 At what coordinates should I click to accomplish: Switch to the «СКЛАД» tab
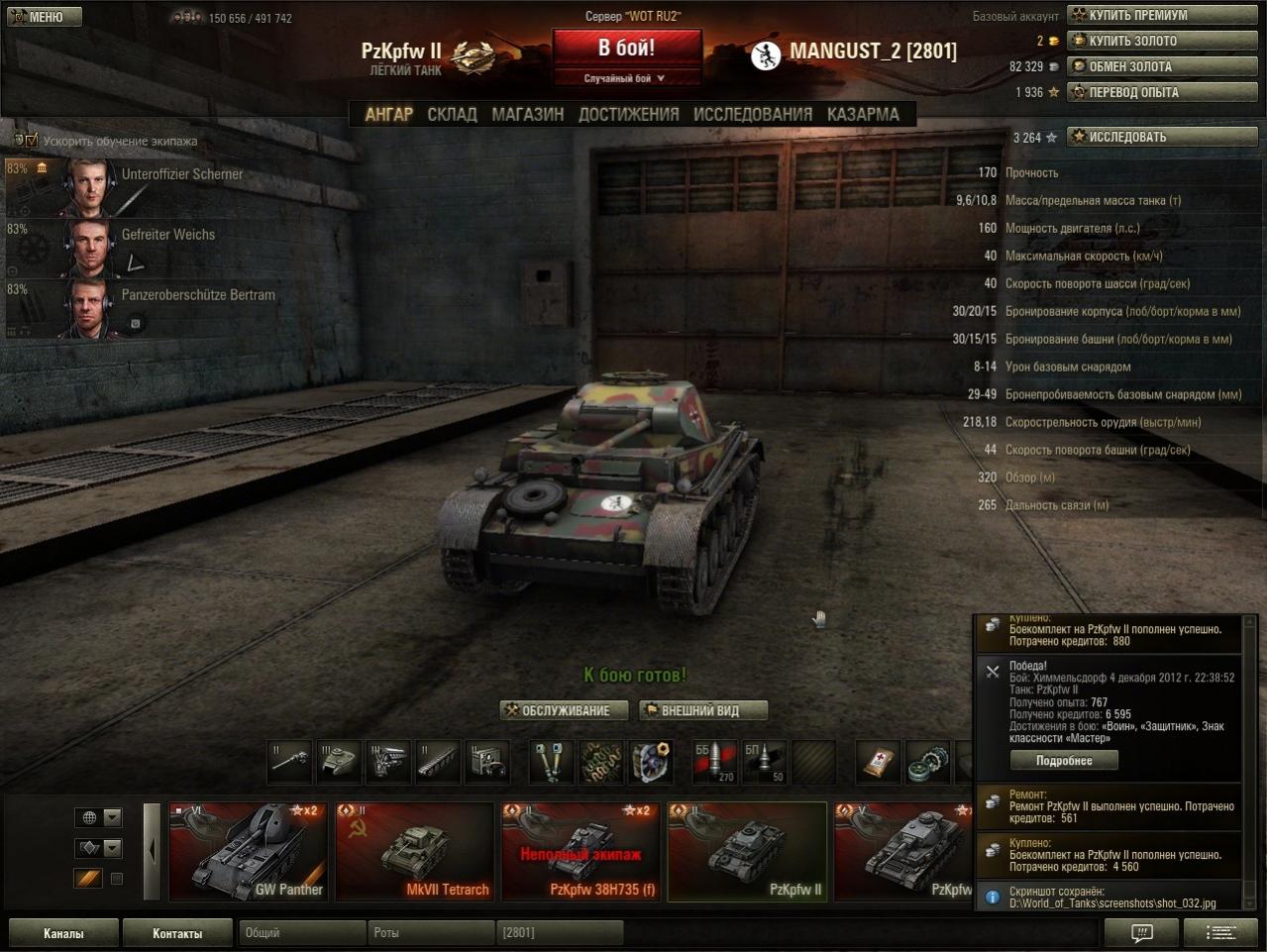tap(452, 115)
